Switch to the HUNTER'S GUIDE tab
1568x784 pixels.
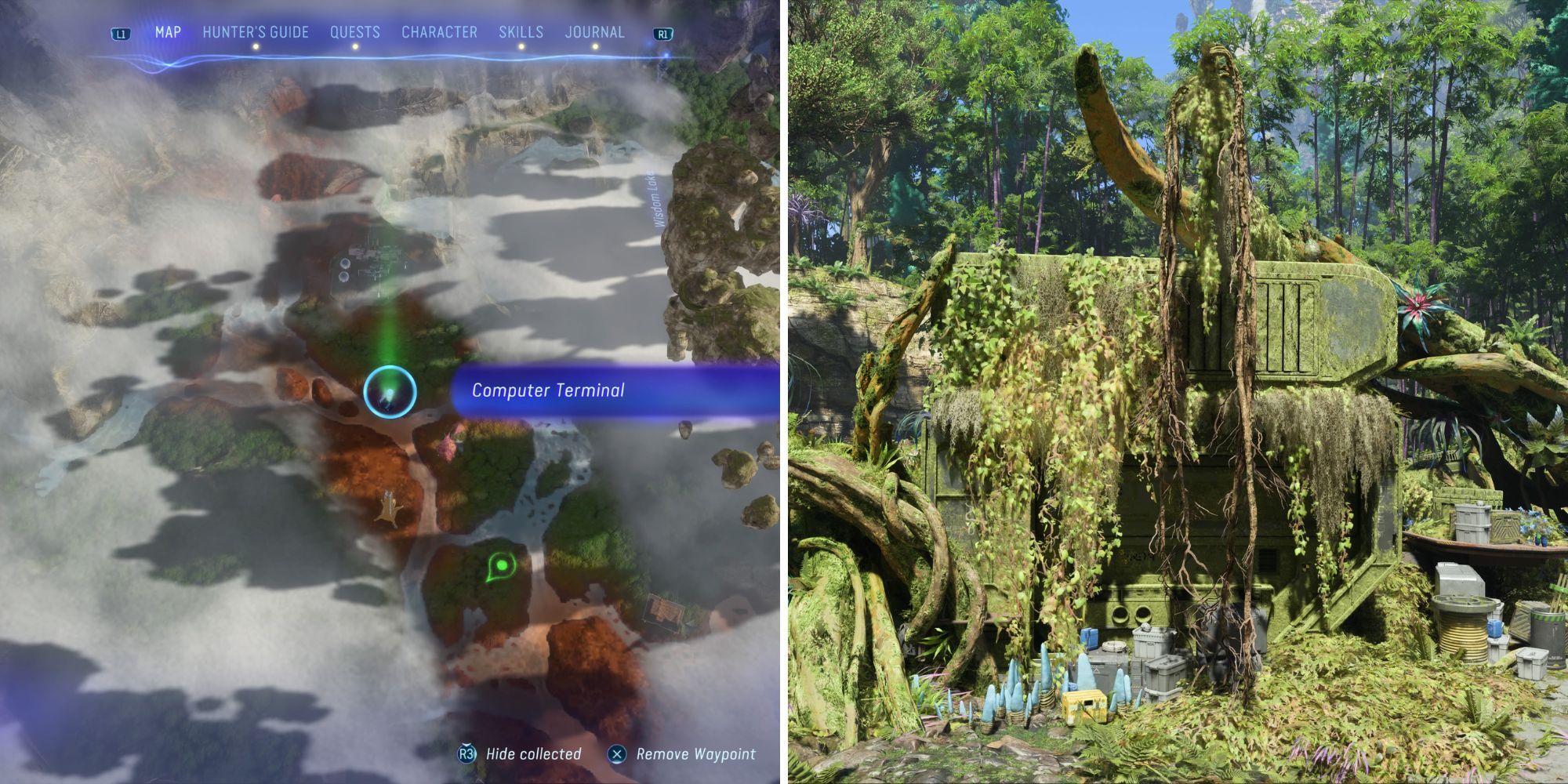[255, 32]
